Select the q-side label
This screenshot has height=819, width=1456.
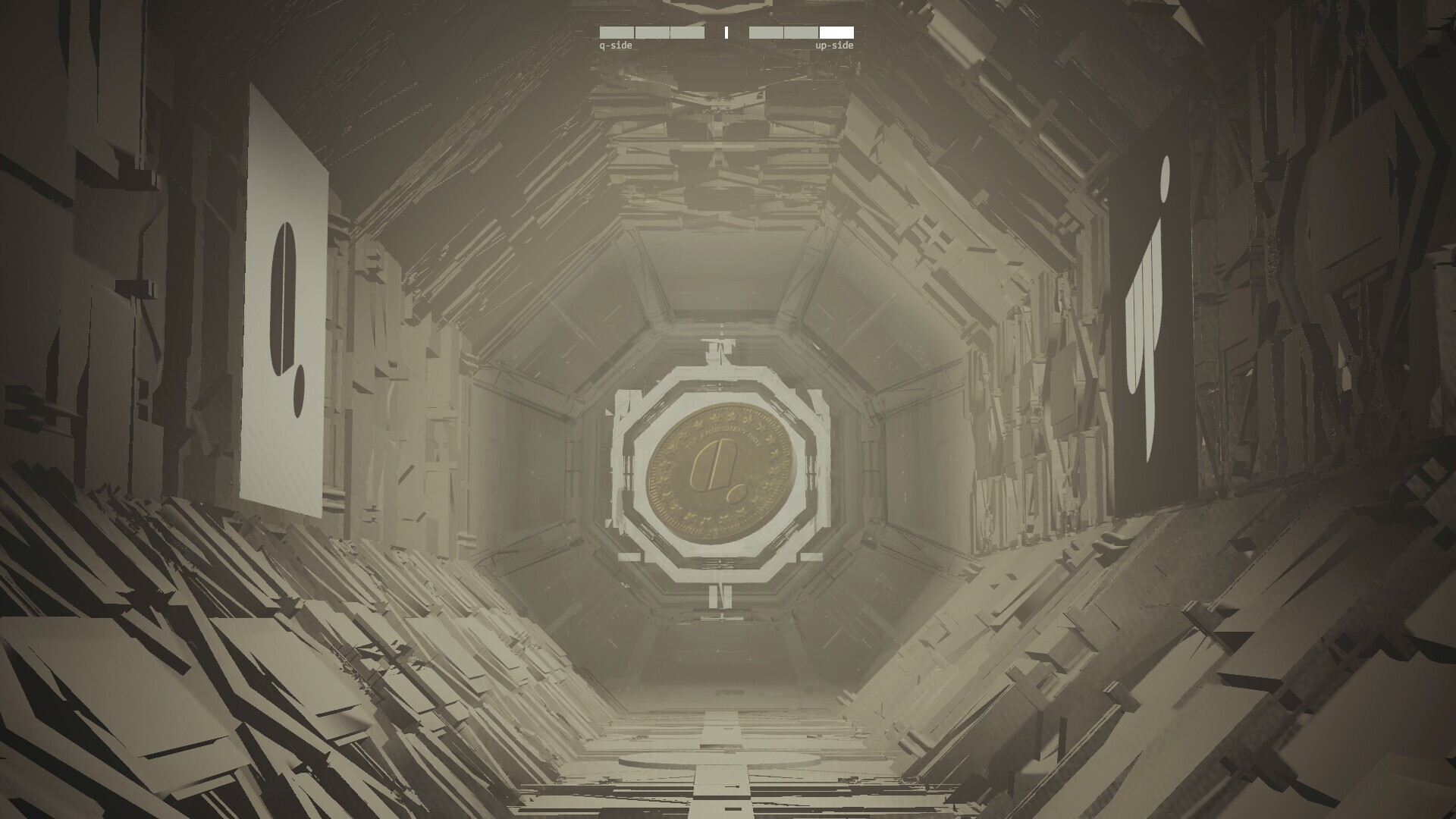pyautogui.click(x=616, y=47)
